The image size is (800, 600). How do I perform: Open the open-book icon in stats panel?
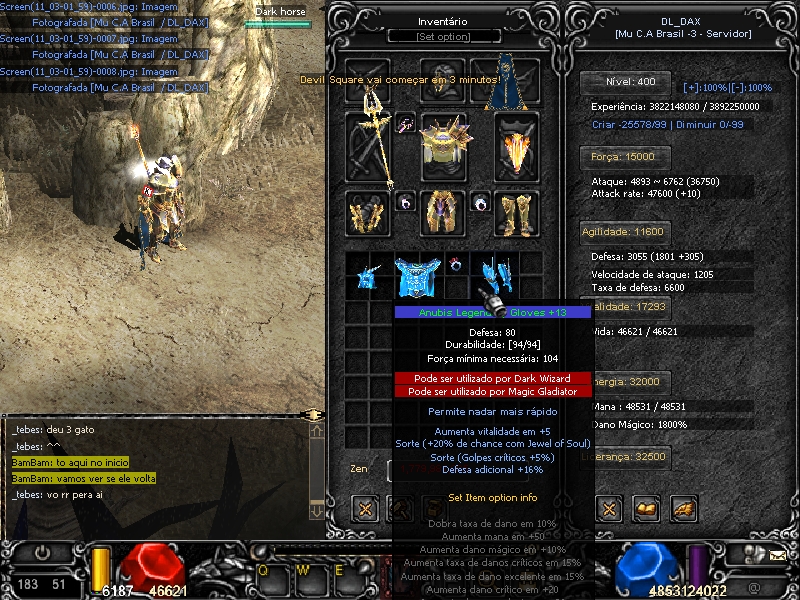[647, 508]
